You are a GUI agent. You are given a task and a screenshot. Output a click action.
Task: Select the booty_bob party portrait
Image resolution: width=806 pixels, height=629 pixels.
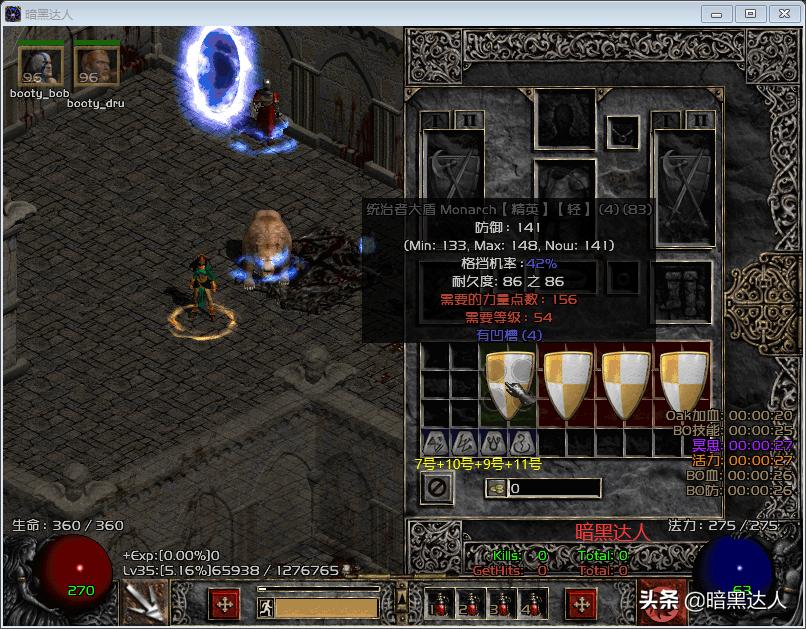coord(40,67)
